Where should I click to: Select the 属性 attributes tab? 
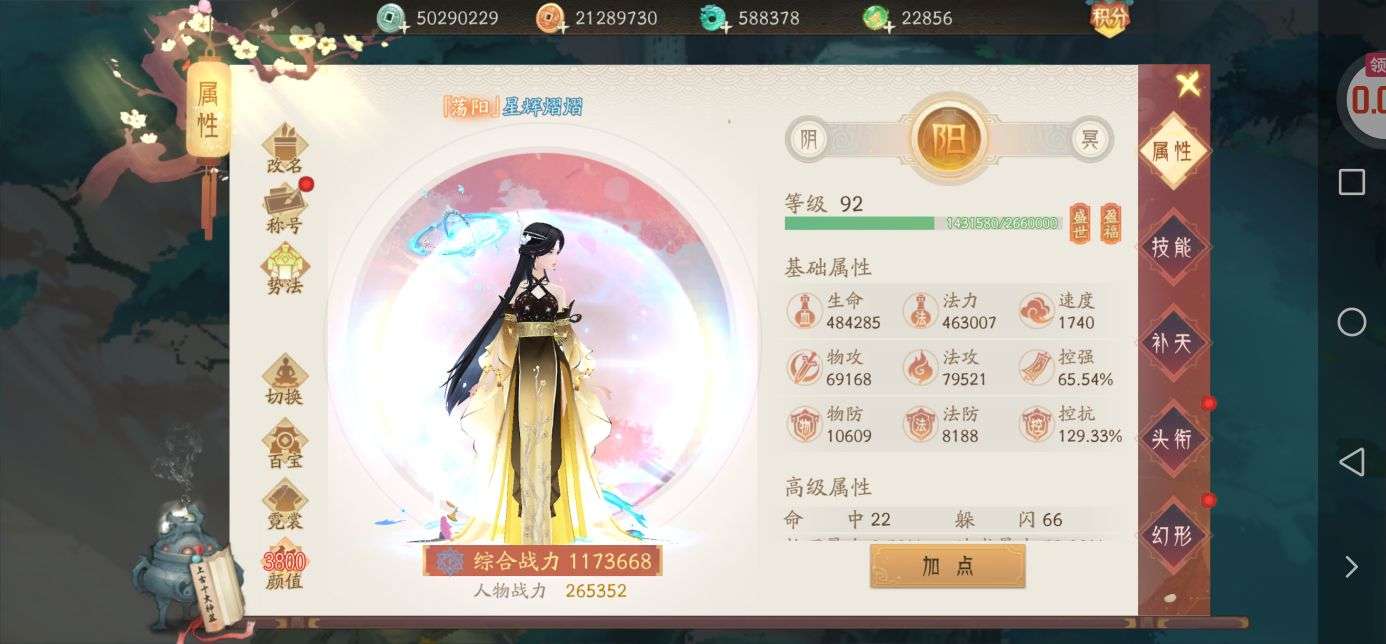[x=1172, y=151]
